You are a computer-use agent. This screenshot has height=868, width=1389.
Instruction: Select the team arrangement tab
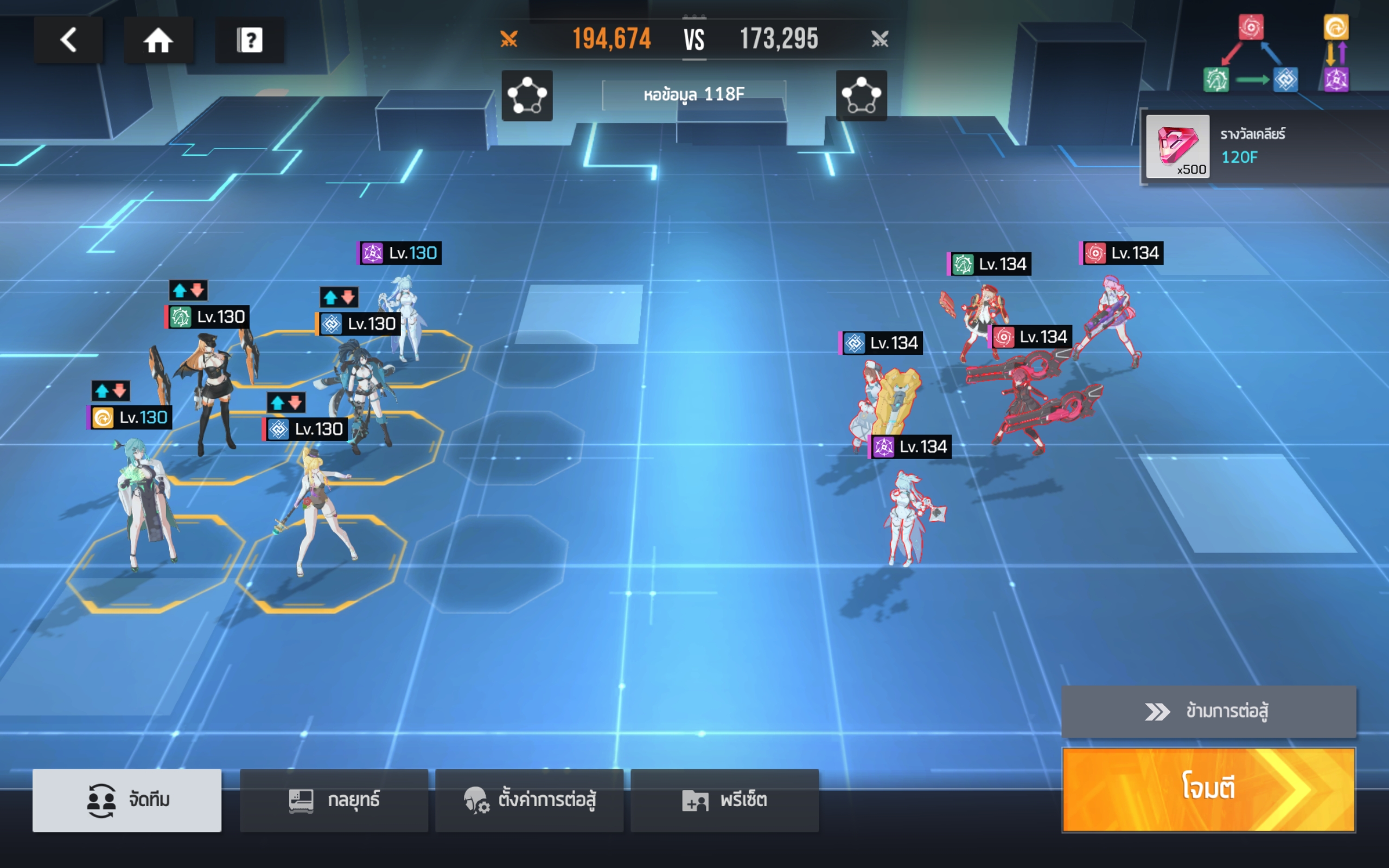(x=127, y=800)
